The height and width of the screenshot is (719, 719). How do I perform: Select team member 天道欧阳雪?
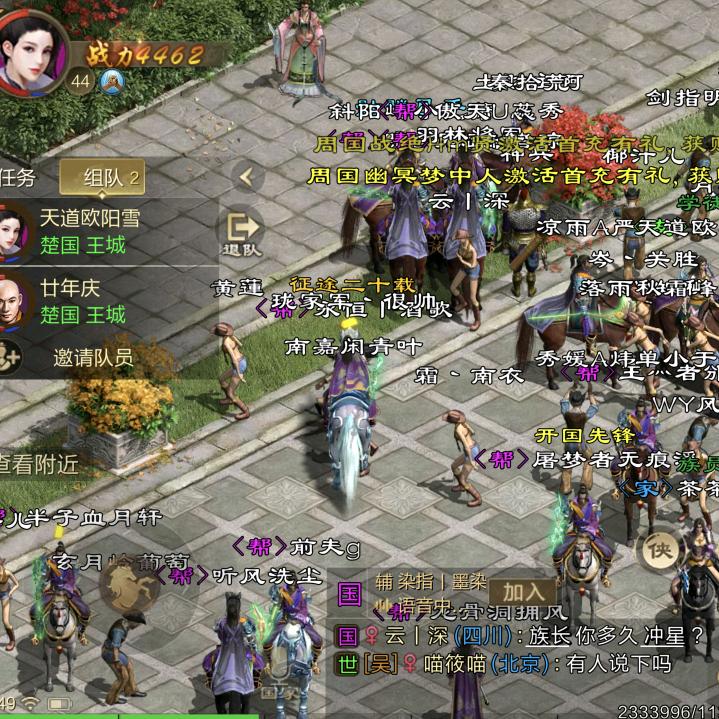coord(90,231)
